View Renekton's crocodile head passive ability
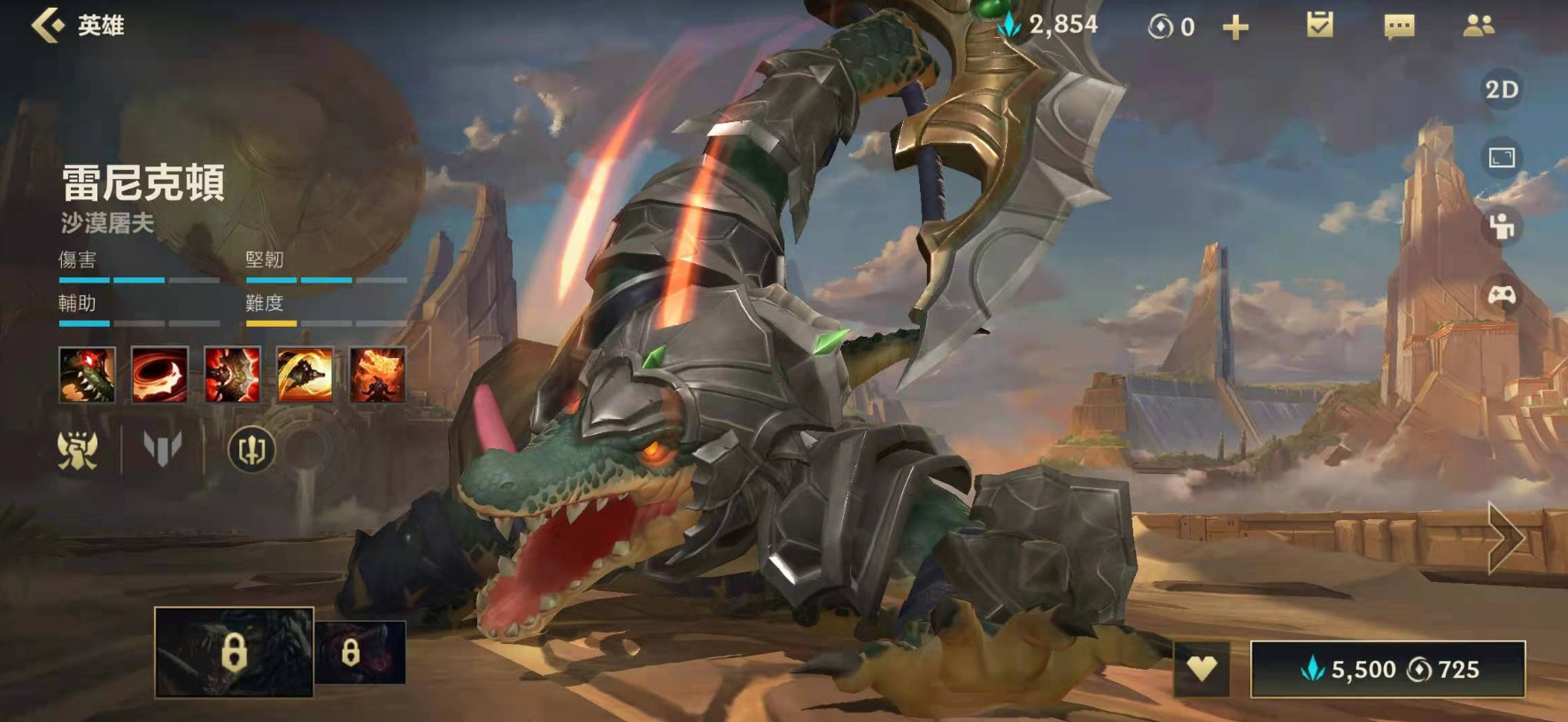Image resolution: width=1568 pixels, height=722 pixels. coord(87,375)
